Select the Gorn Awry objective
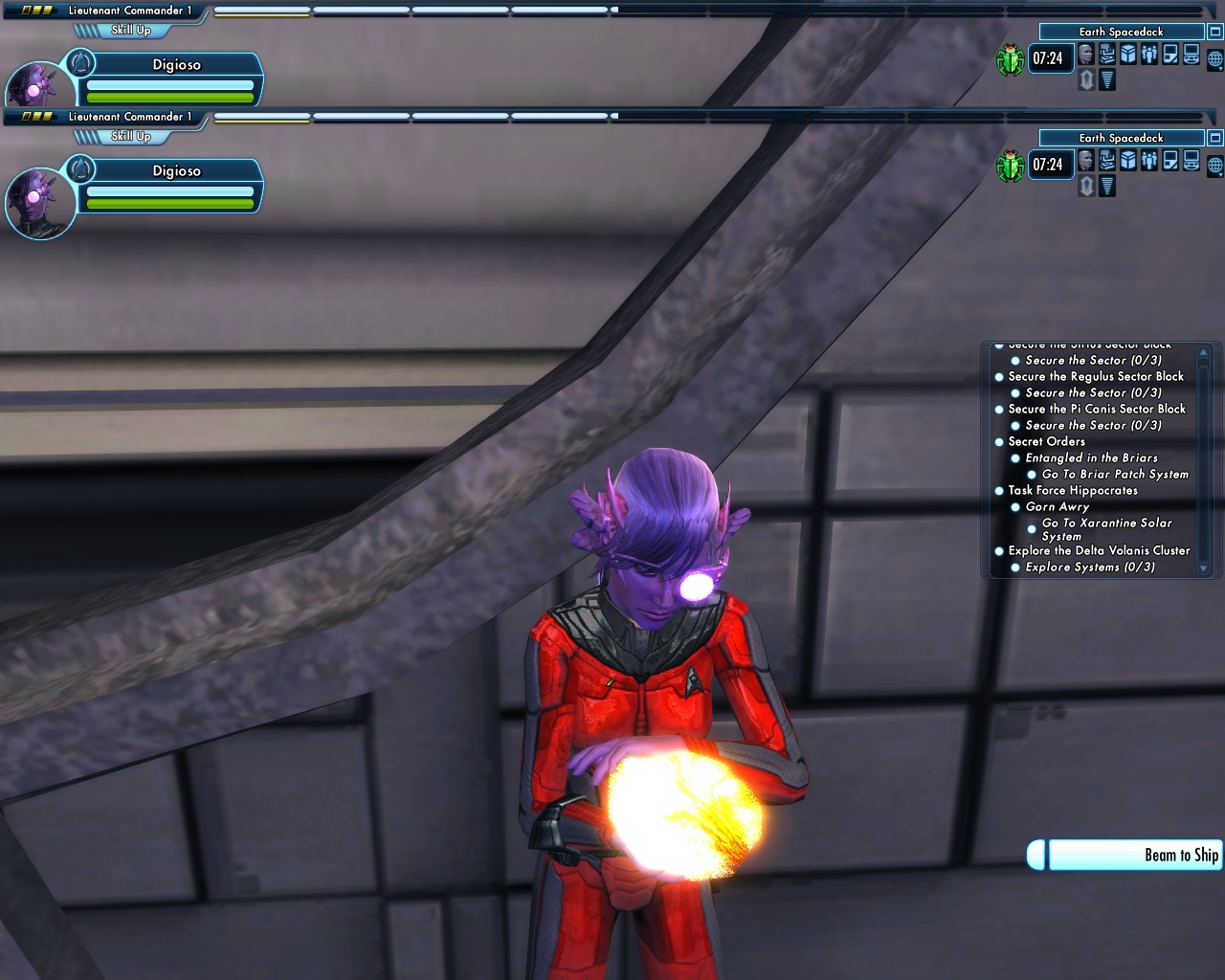The image size is (1225, 980). click(x=1057, y=507)
